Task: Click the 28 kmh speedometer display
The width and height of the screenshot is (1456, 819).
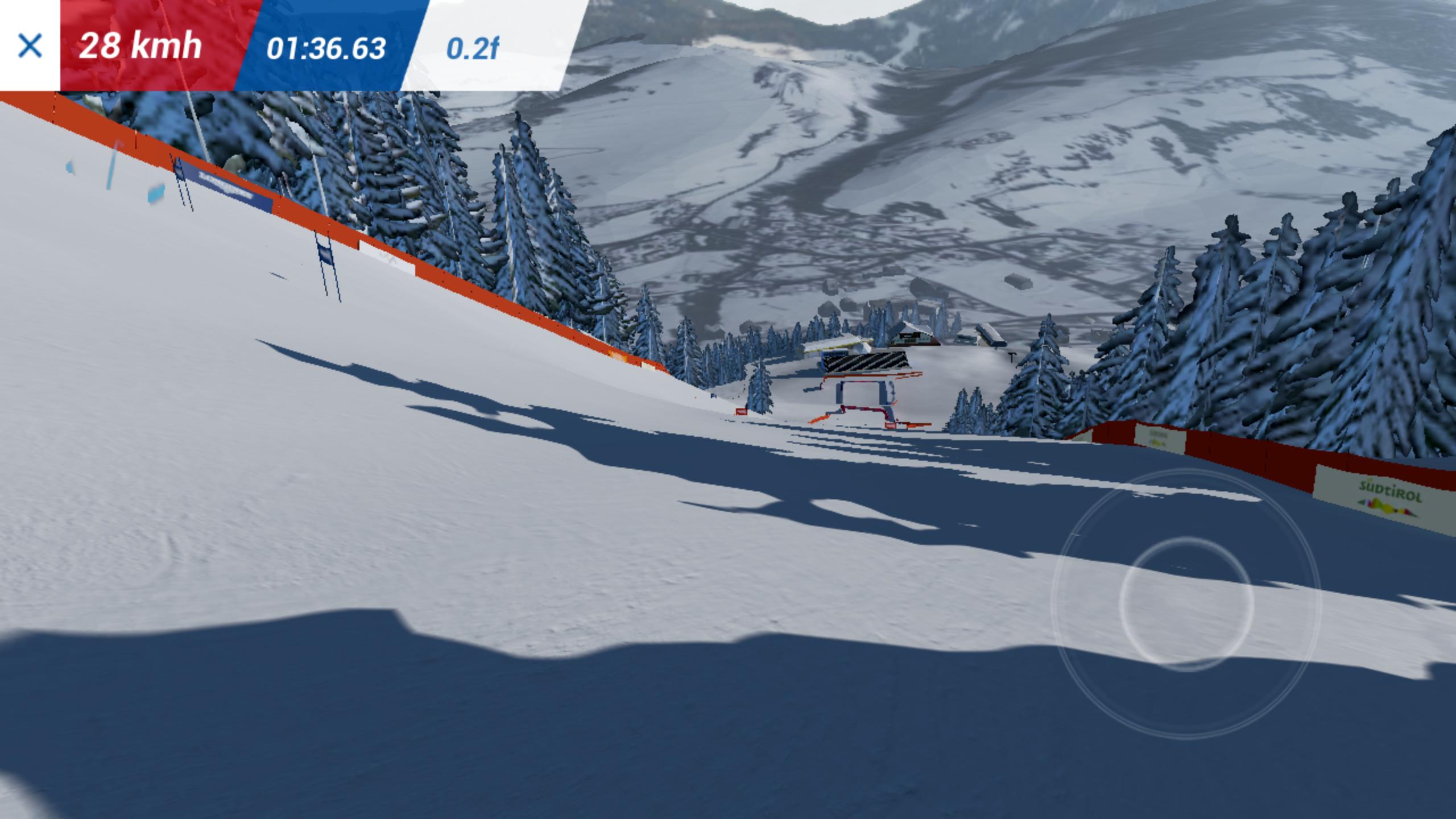Action: (x=140, y=47)
